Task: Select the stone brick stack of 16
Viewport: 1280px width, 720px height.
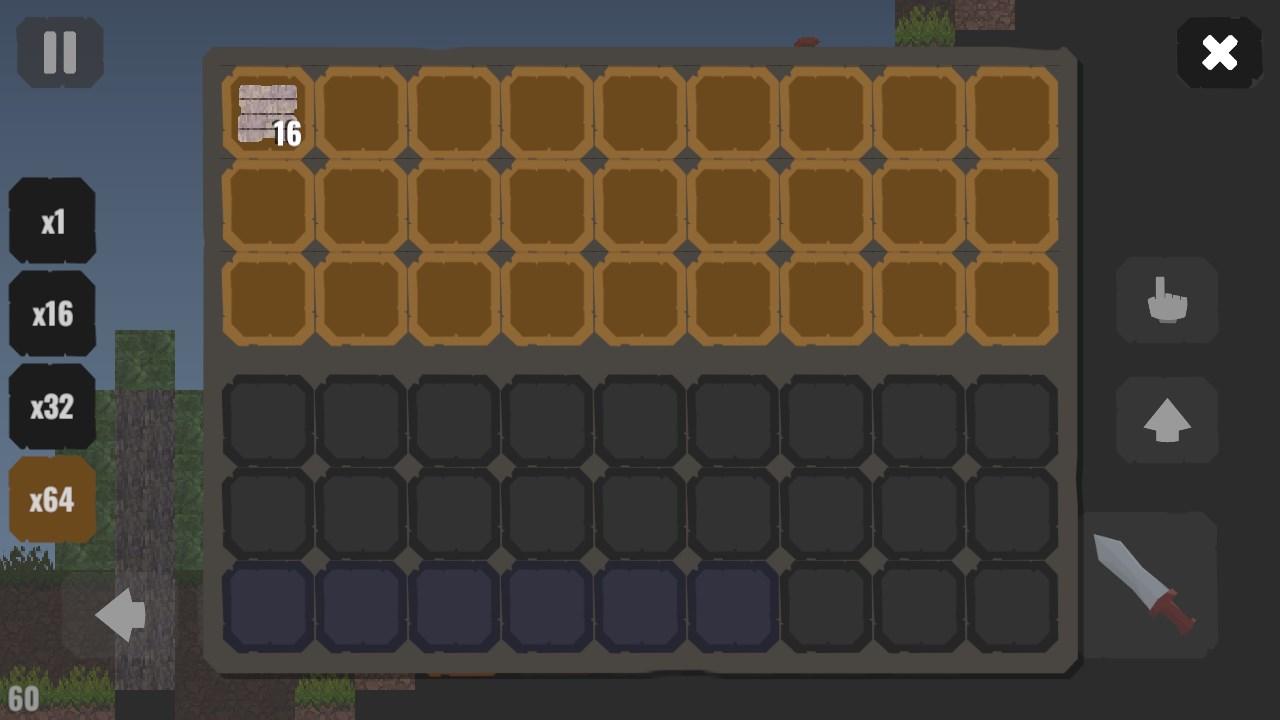Action: tap(267, 110)
